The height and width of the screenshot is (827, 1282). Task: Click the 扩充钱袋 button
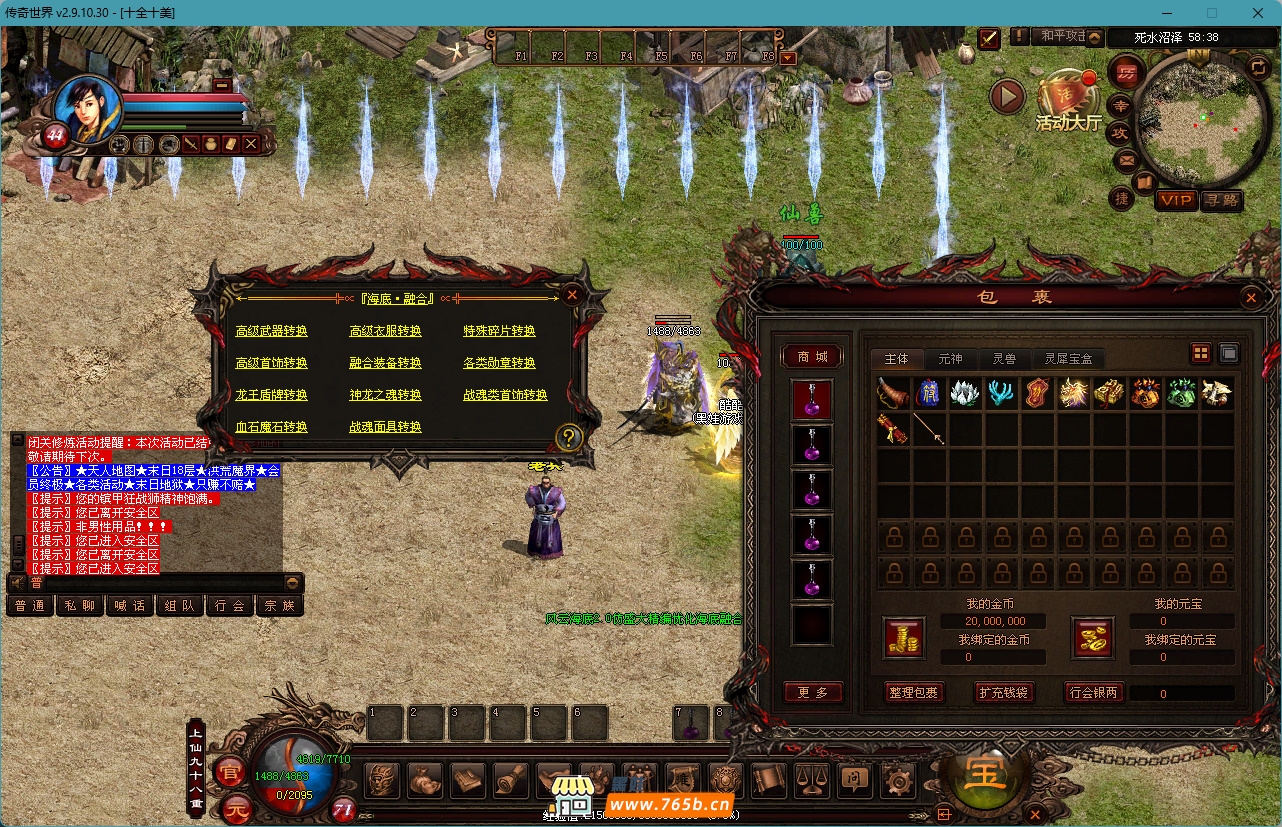pyautogui.click(x=1003, y=692)
